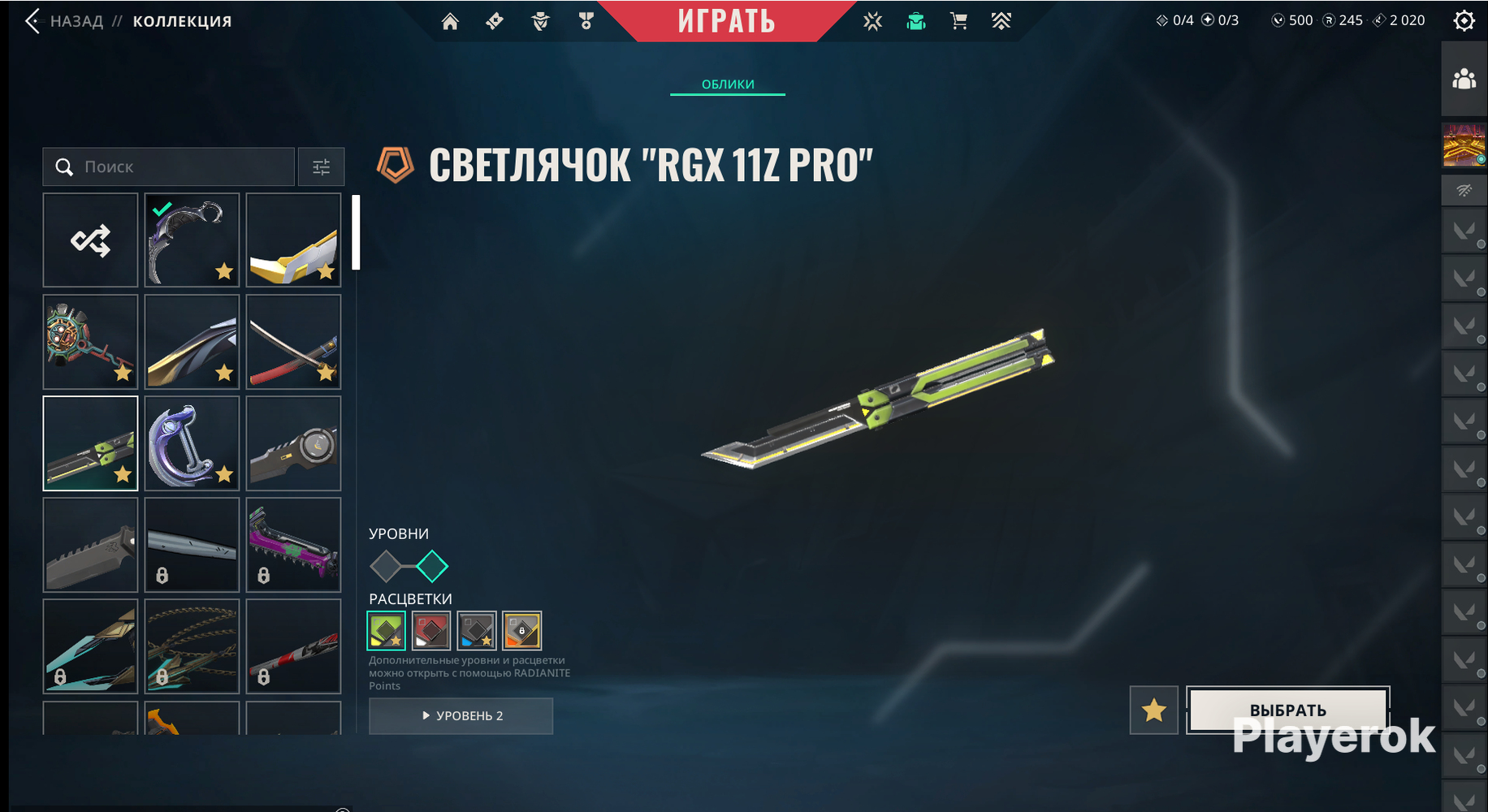The height and width of the screenshot is (812, 1488).
Task: Open the home screen icon
Action: (450, 22)
